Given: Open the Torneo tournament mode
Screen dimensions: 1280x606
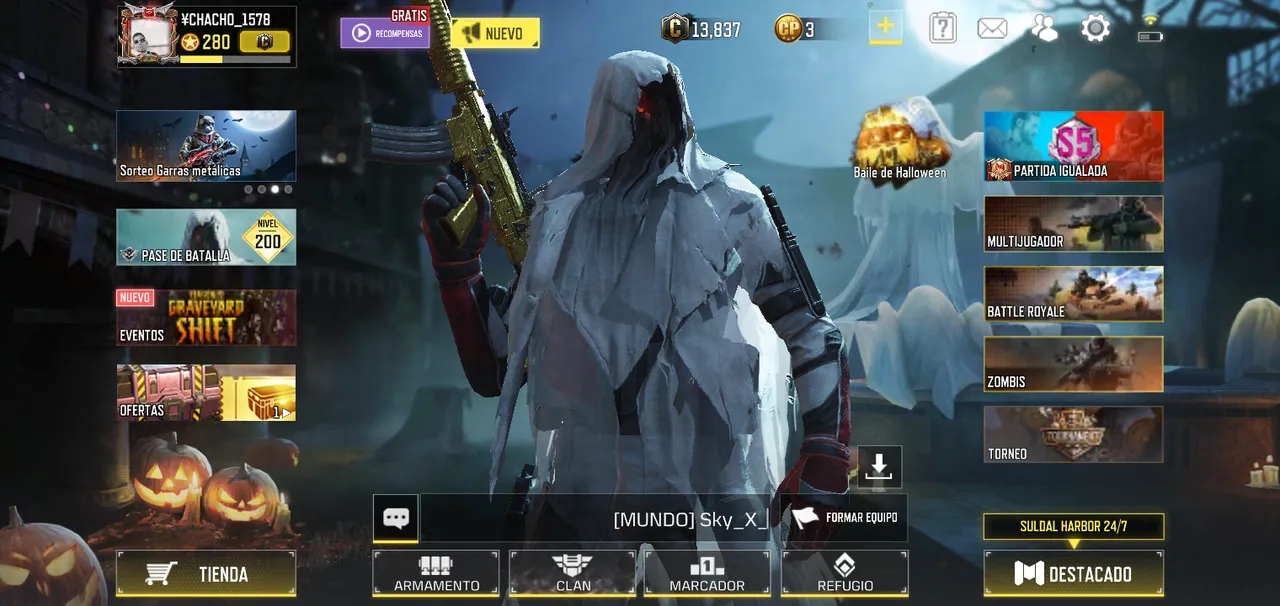Looking at the screenshot, I should click(x=1073, y=434).
